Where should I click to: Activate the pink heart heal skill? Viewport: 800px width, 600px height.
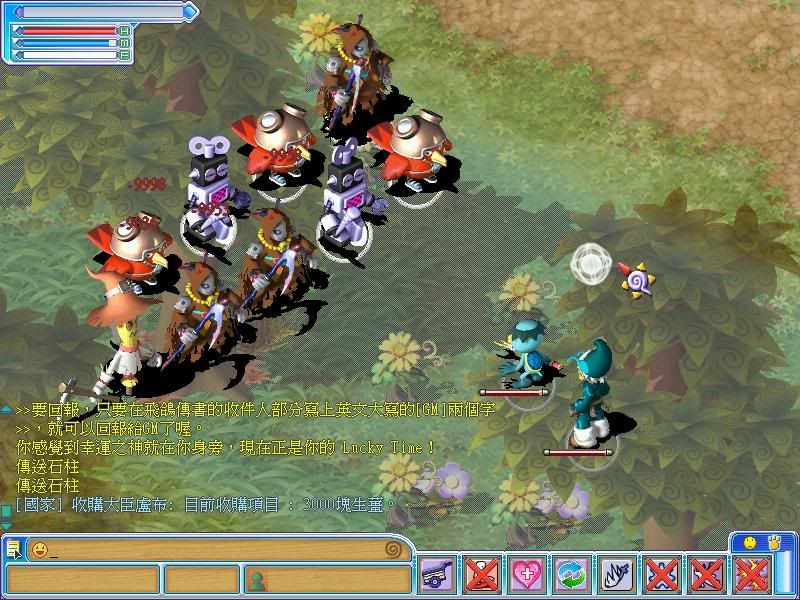point(526,575)
